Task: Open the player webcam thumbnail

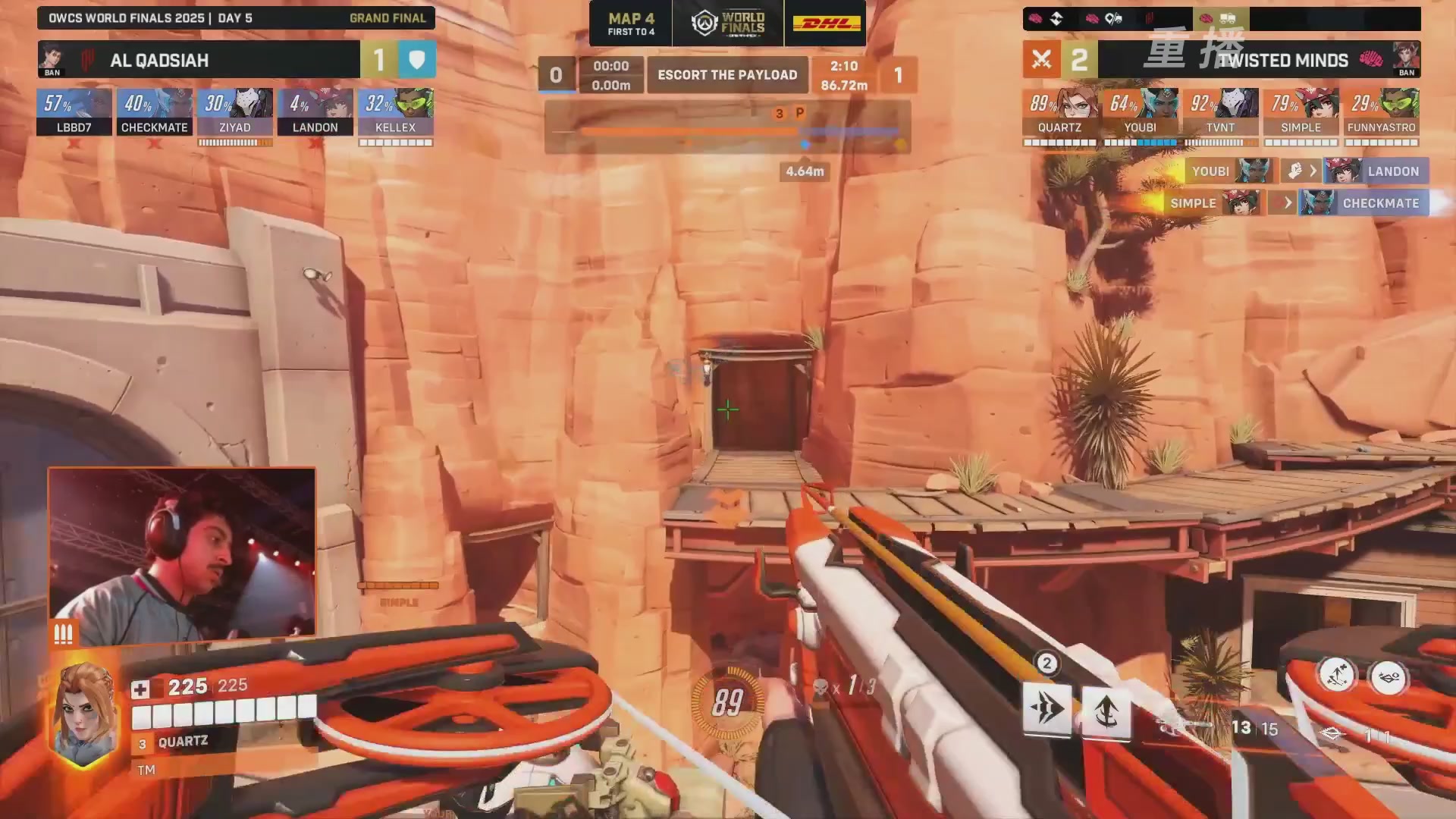Action: (182, 554)
